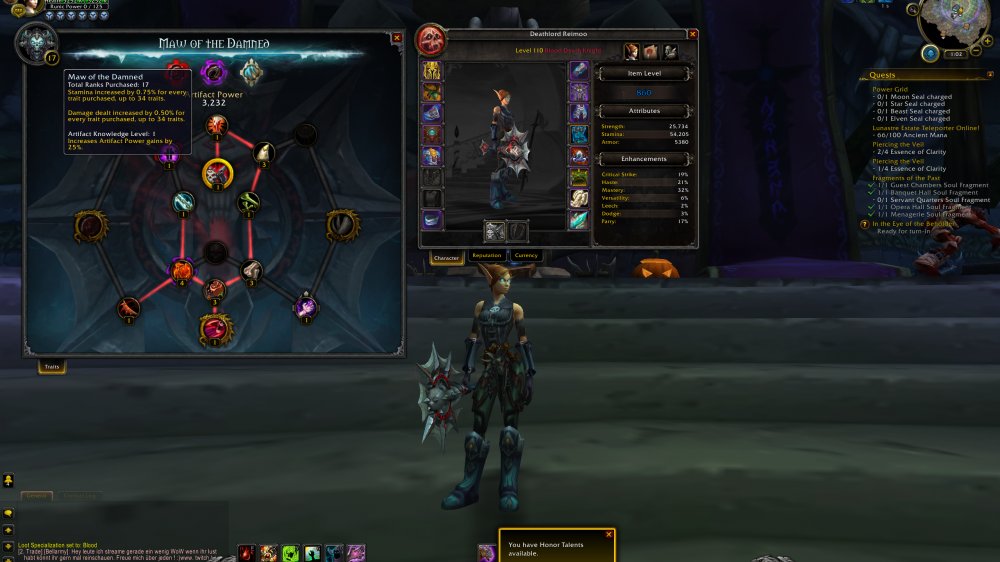Viewport: 1000px width, 562px height.
Task: Open the Currency tab
Action: (x=526, y=256)
